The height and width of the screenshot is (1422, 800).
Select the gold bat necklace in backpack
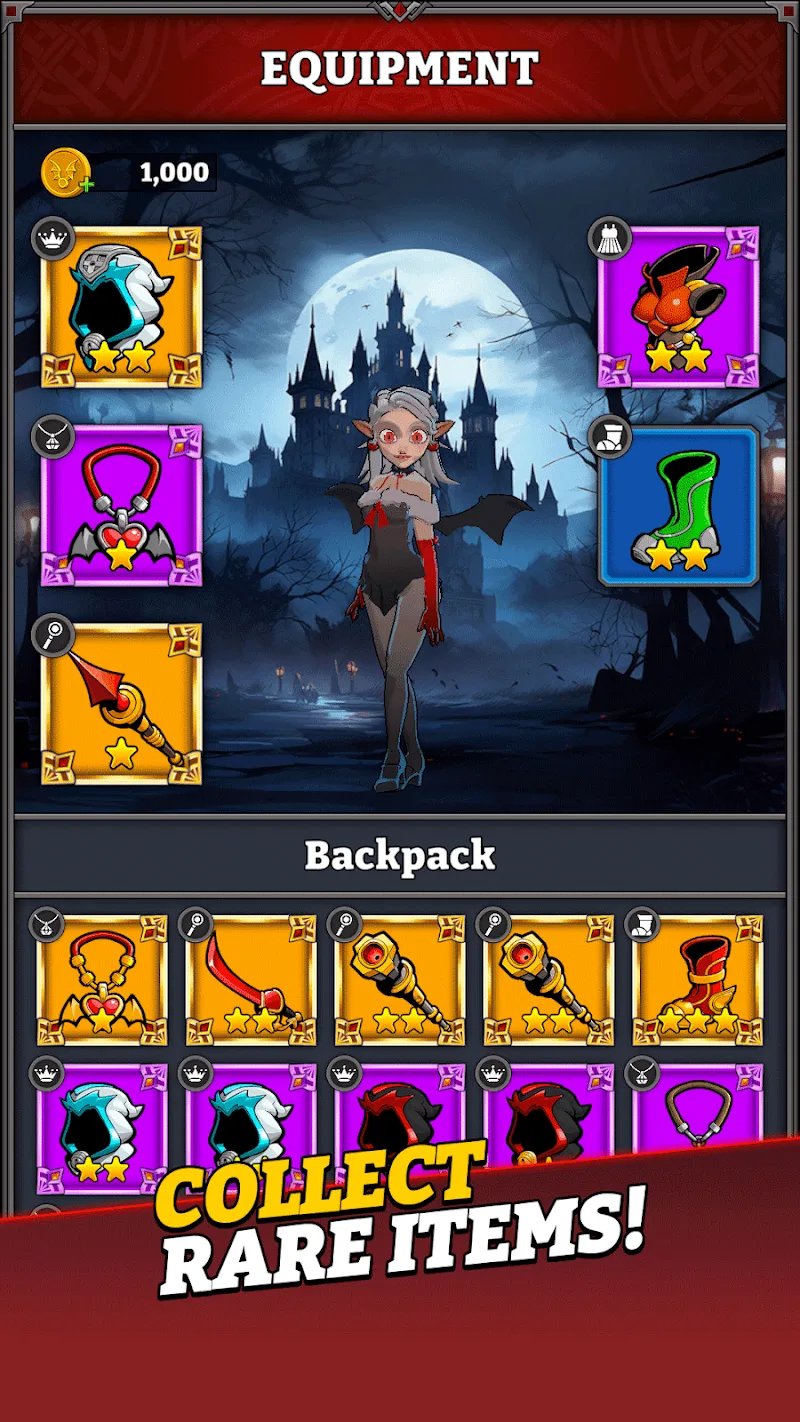102,980
